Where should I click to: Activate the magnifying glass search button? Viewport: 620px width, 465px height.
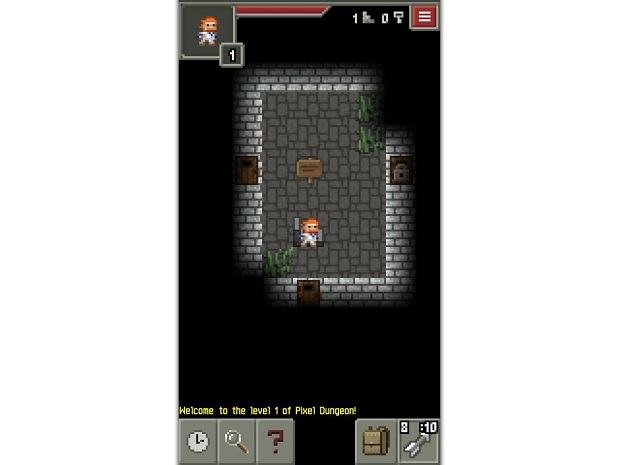pos(236,441)
